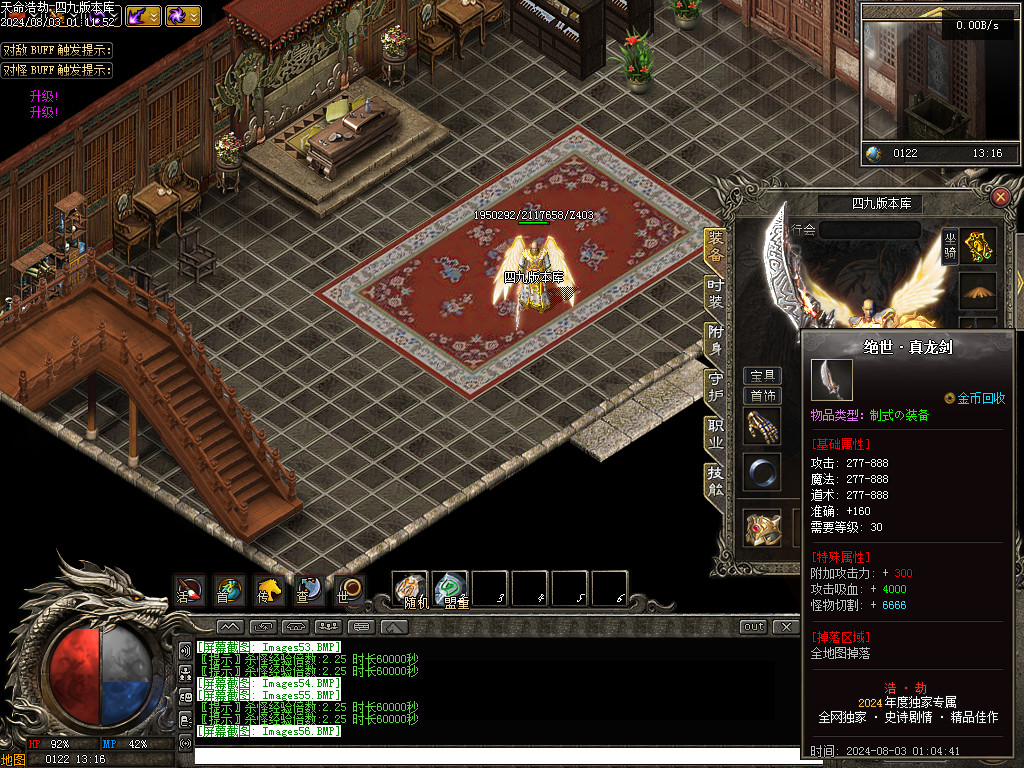Open the 世 world shortcut icon
This screenshot has height=768, width=1024.
(347, 590)
